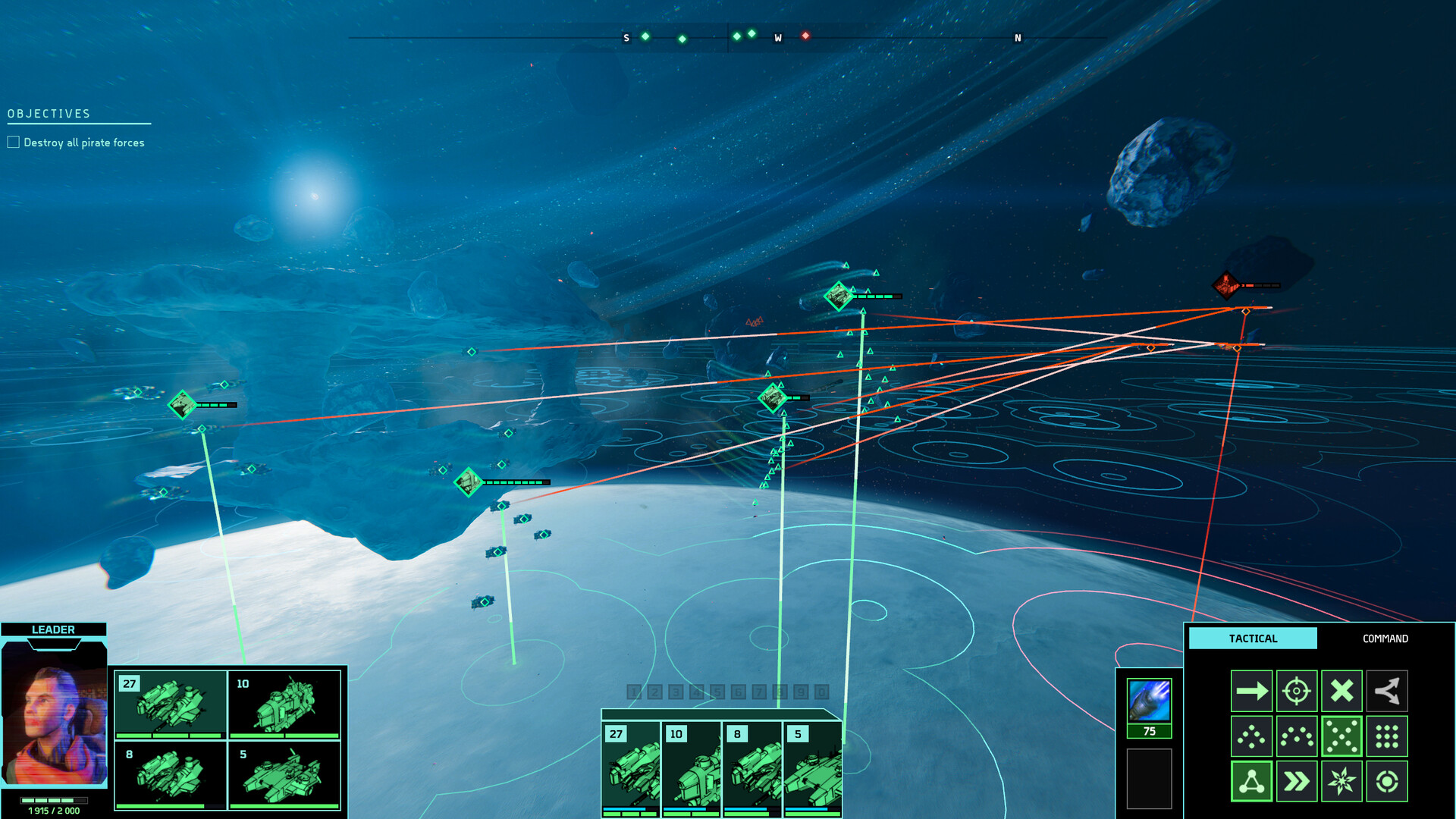1456x819 pixels.
Task: Select the 8-ship card in bottom center bar
Action: tap(752, 769)
